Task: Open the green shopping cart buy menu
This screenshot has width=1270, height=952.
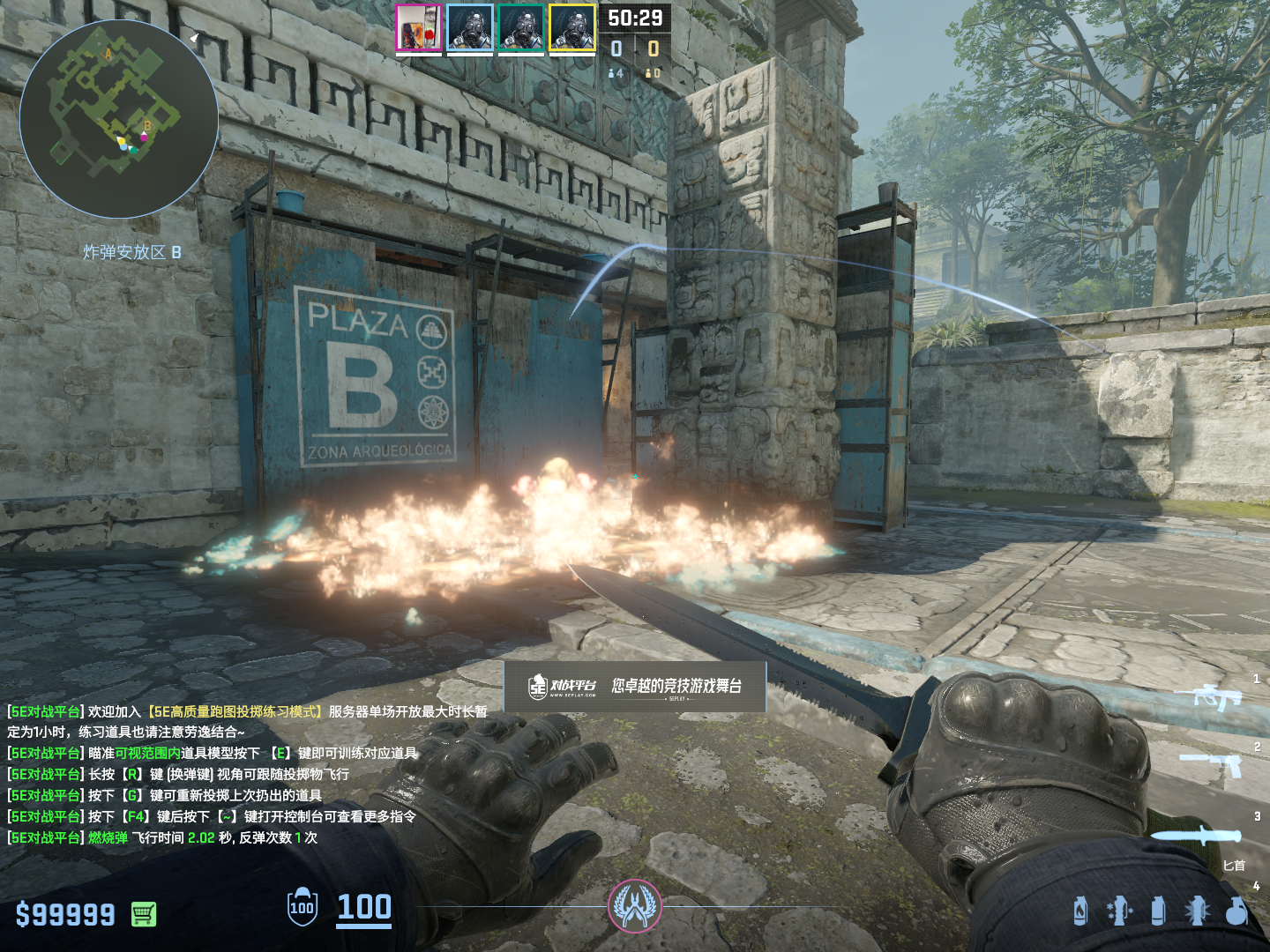Action: (x=144, y=914)
